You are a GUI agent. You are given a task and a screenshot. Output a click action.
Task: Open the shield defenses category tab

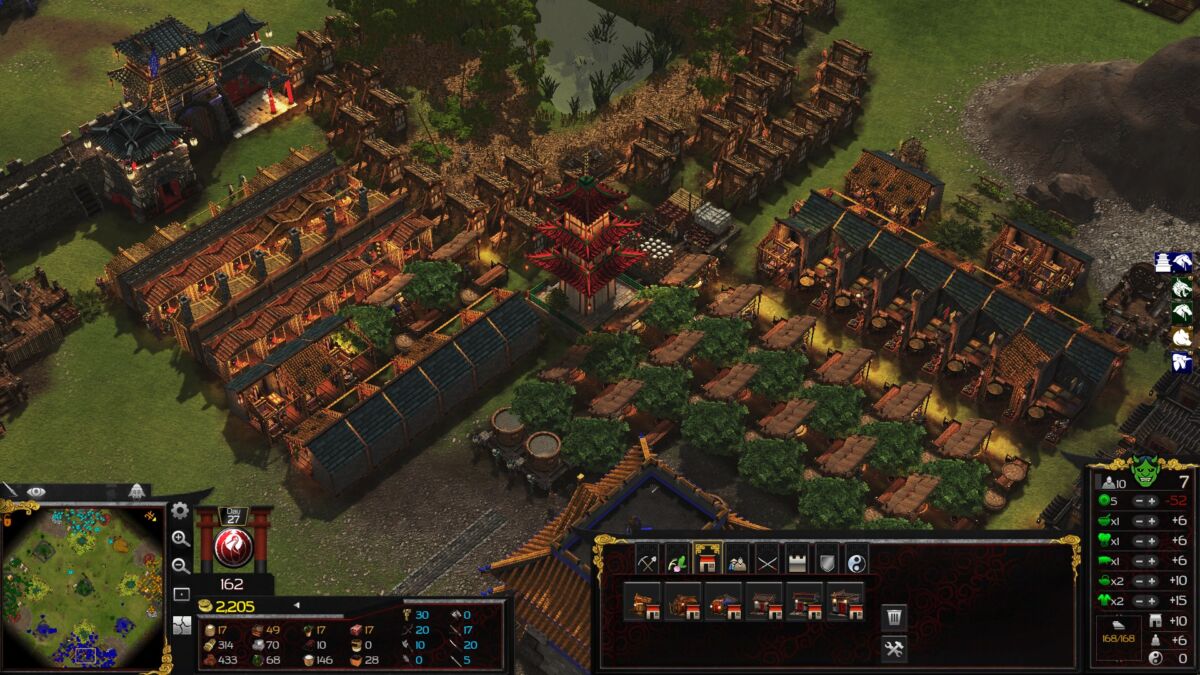827,559
